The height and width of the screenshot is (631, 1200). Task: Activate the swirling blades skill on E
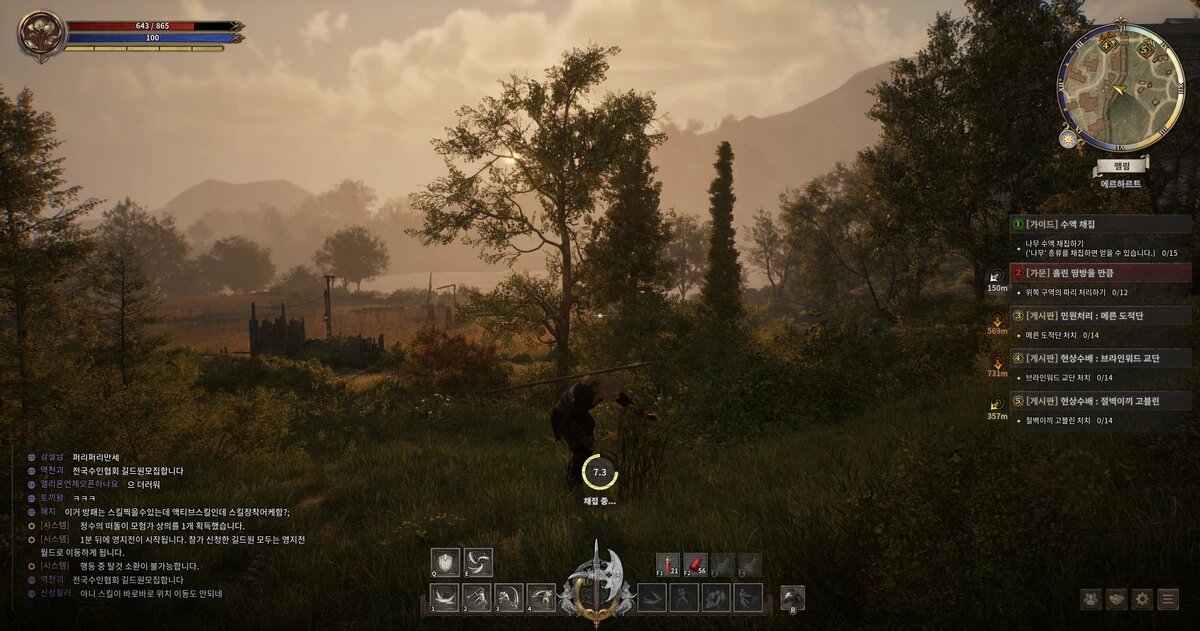(x=478, y=562)
